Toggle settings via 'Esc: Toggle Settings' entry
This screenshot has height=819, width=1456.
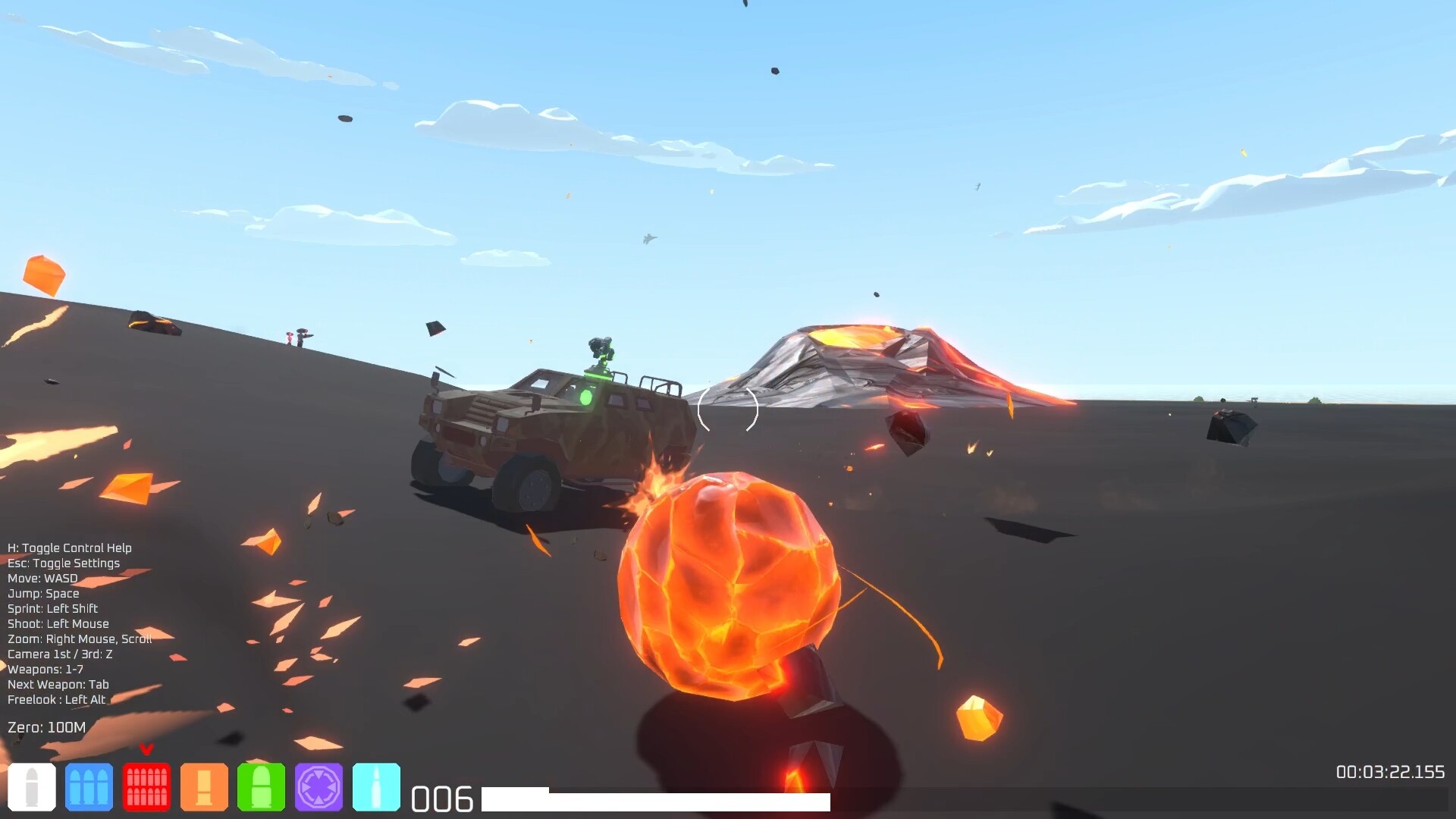63,563
